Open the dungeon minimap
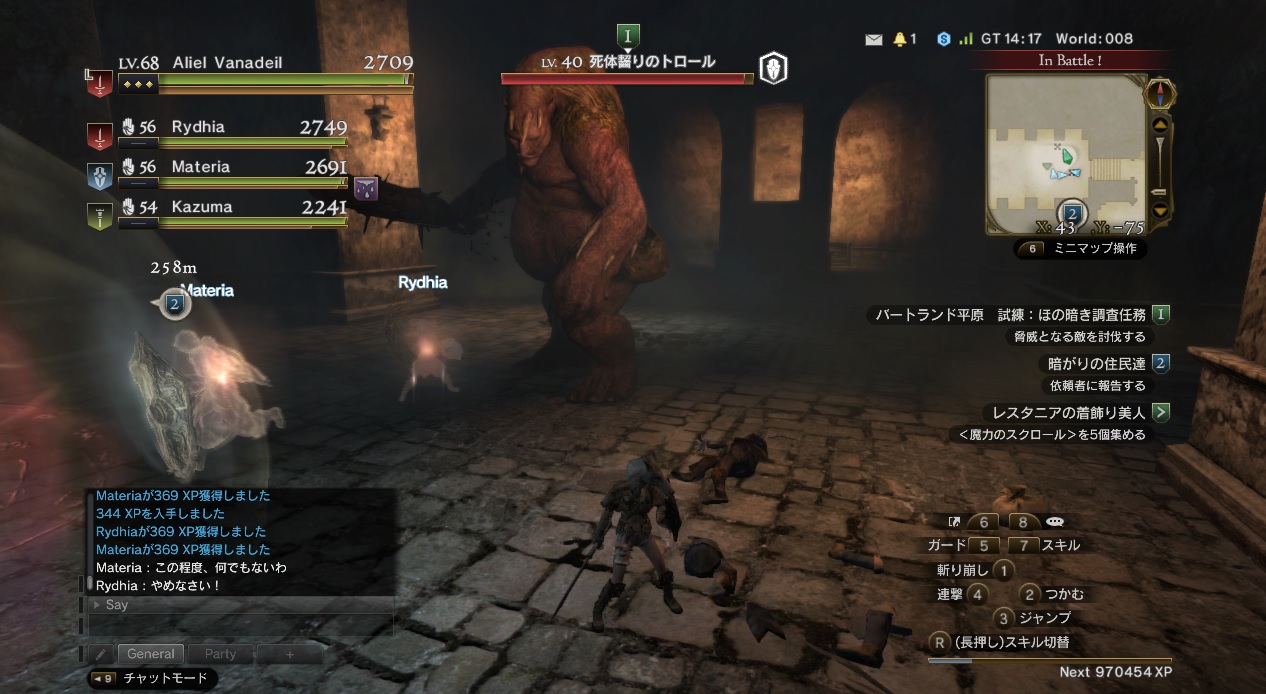 (x=1064, y=155)
